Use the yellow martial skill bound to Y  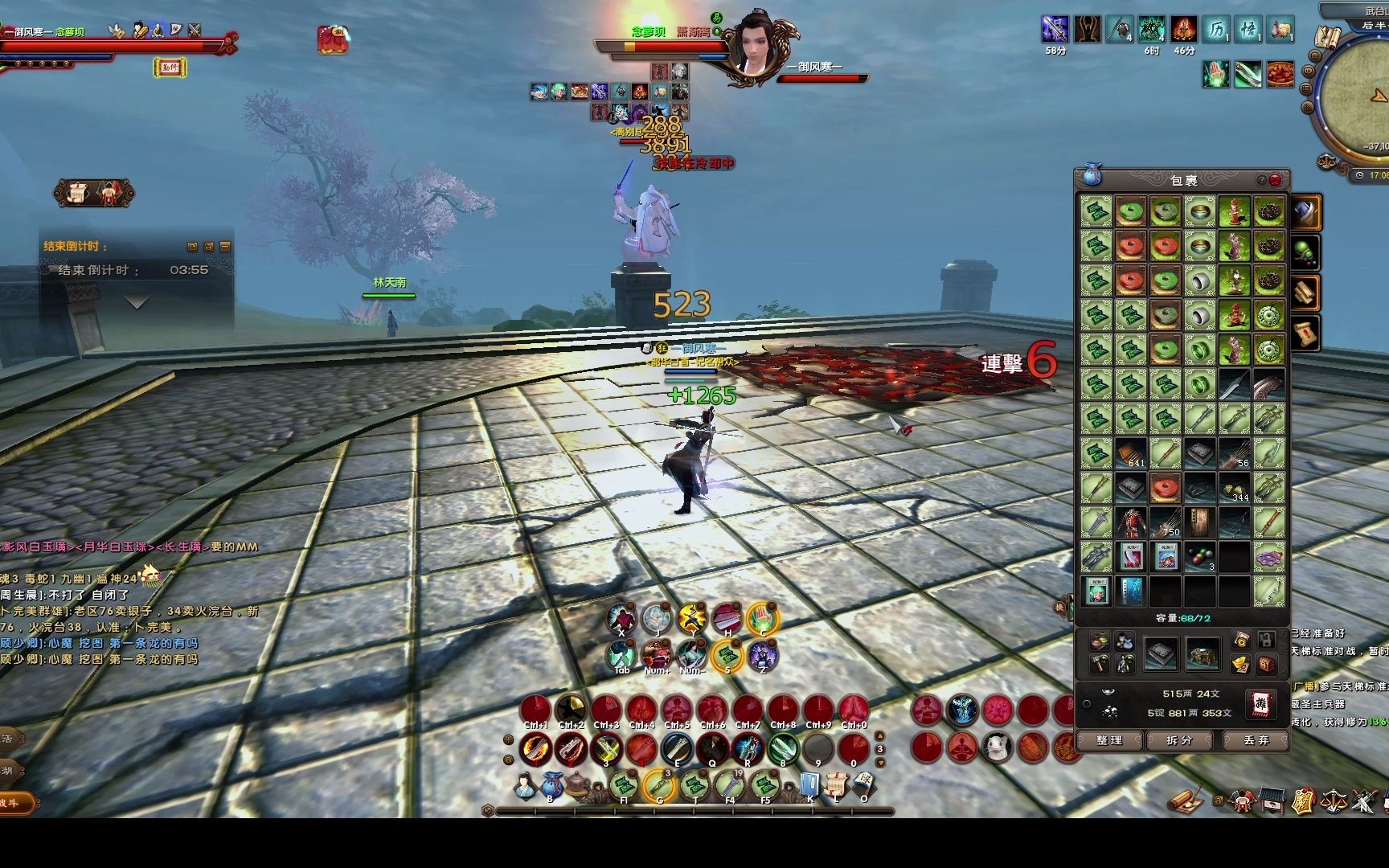click(x=692, y=620)
